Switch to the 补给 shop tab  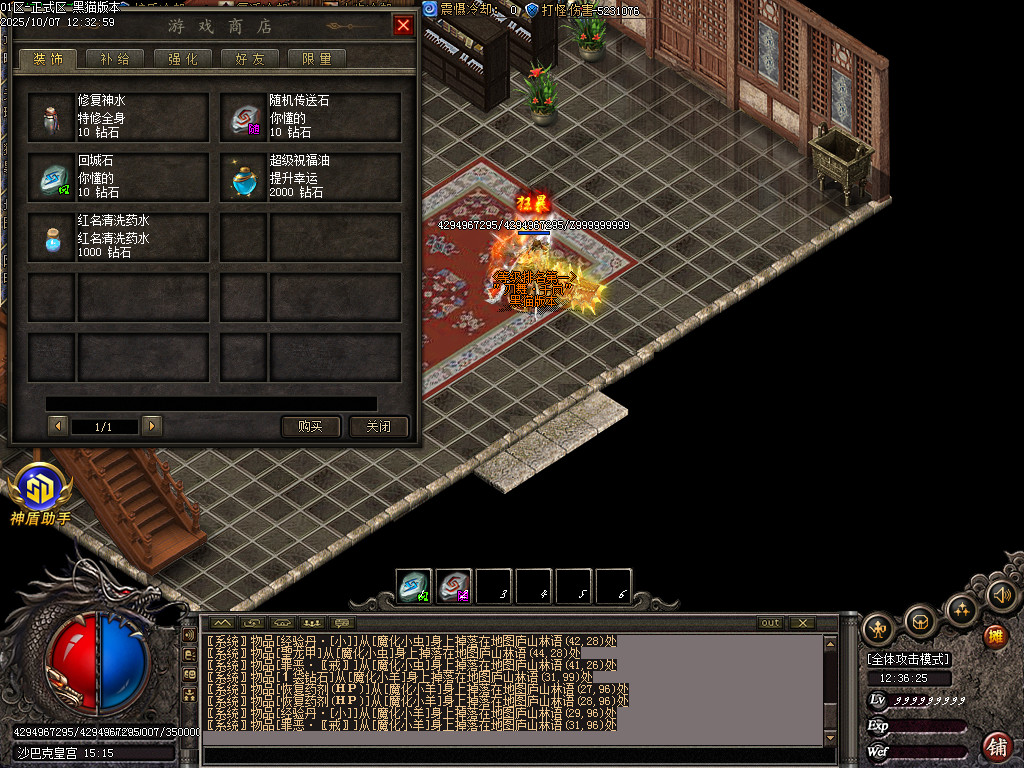coord(115,59)
